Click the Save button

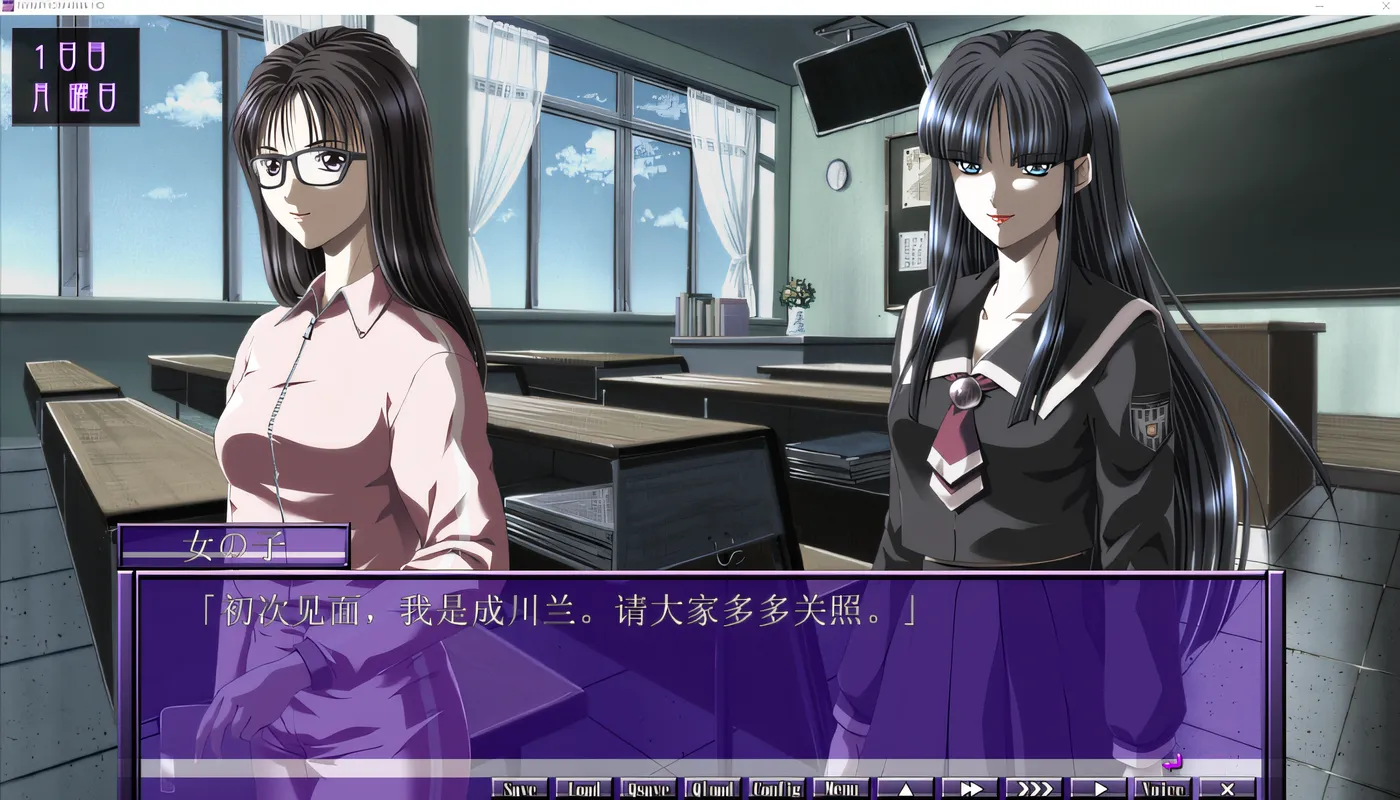coord(518,788)
